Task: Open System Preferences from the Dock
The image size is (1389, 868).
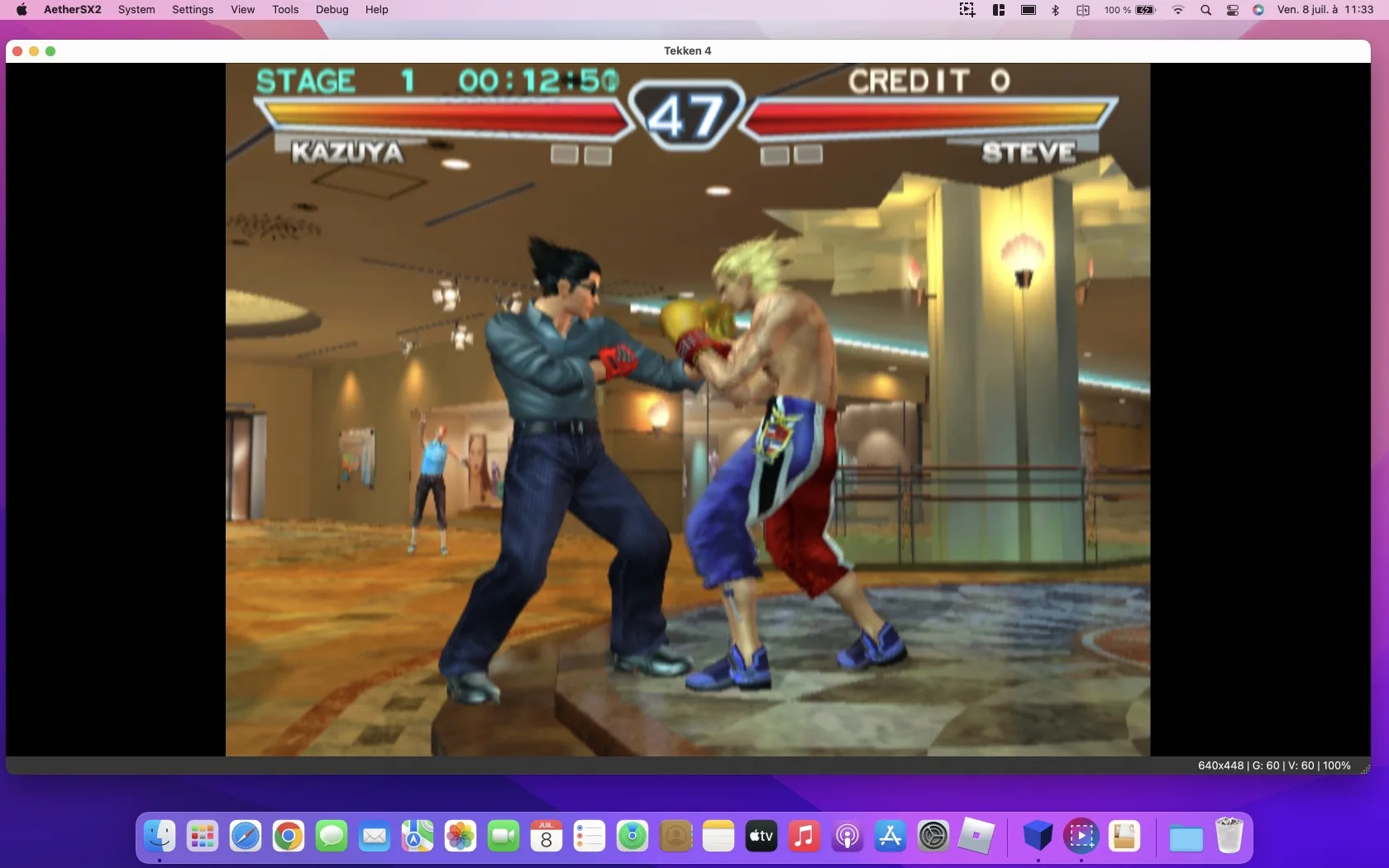Action: (933, 837)
